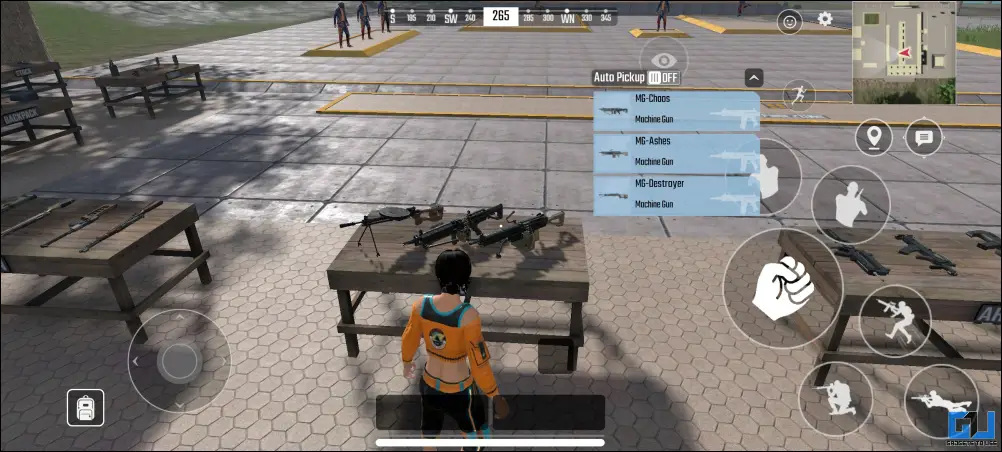Open the settings gear menu

(x=825, y=18)
